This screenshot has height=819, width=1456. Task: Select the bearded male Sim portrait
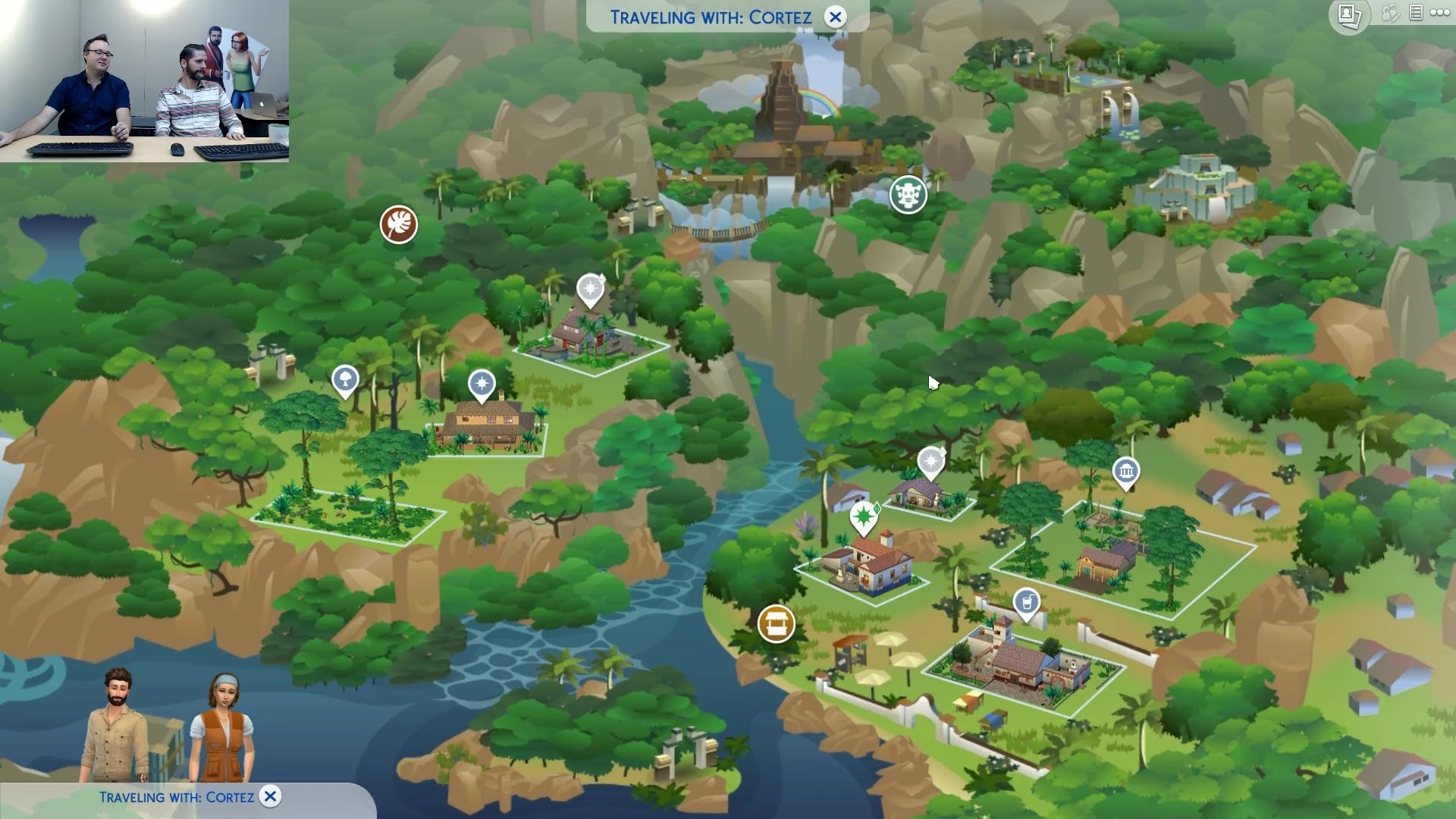click(117, 724)
